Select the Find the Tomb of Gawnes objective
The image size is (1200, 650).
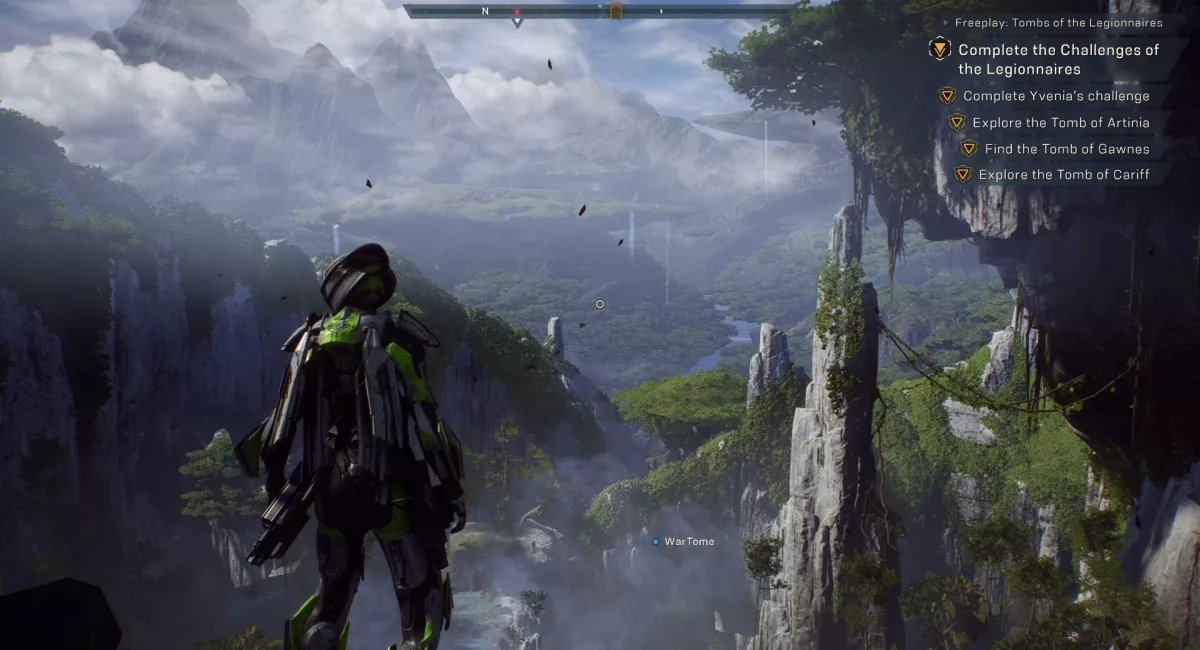(x=1066, y=149)
